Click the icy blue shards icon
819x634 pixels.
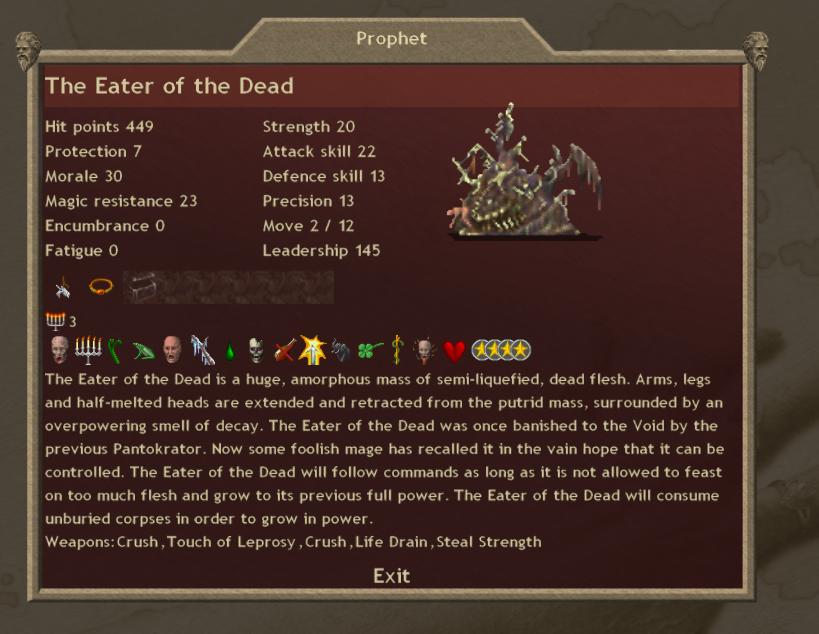pos(203,350)
